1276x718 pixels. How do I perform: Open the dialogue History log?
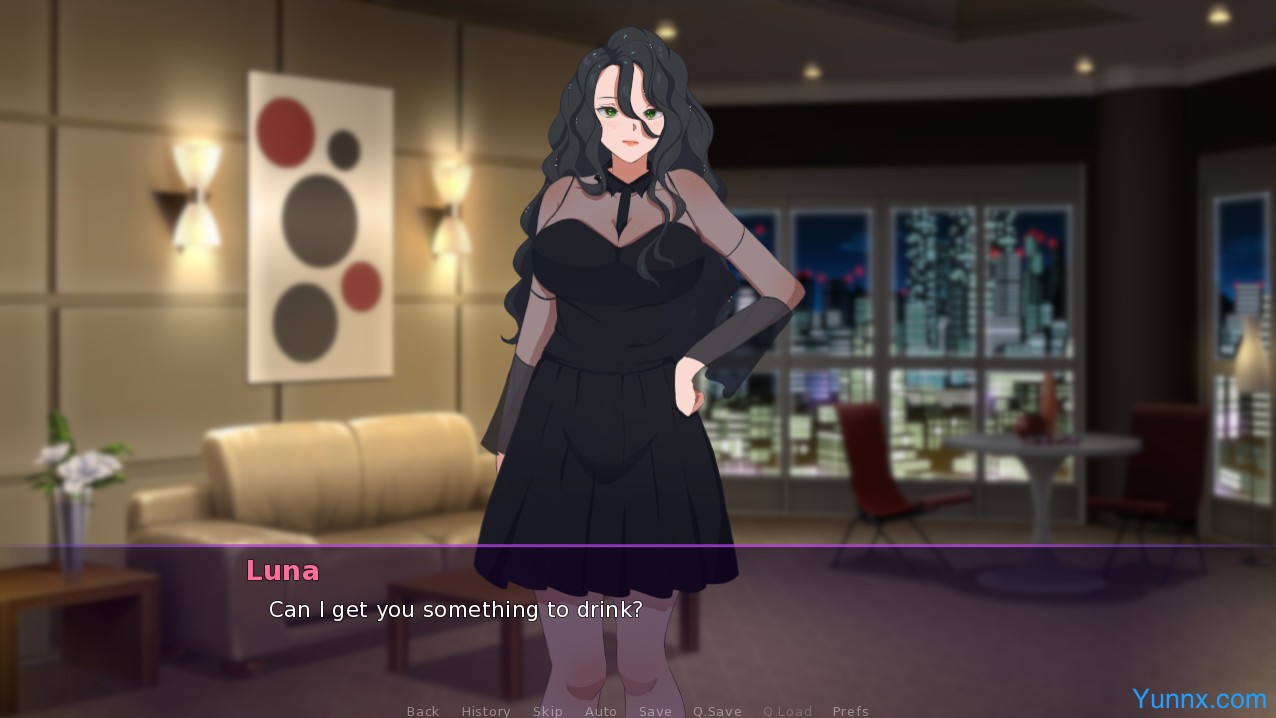[486, 711]
